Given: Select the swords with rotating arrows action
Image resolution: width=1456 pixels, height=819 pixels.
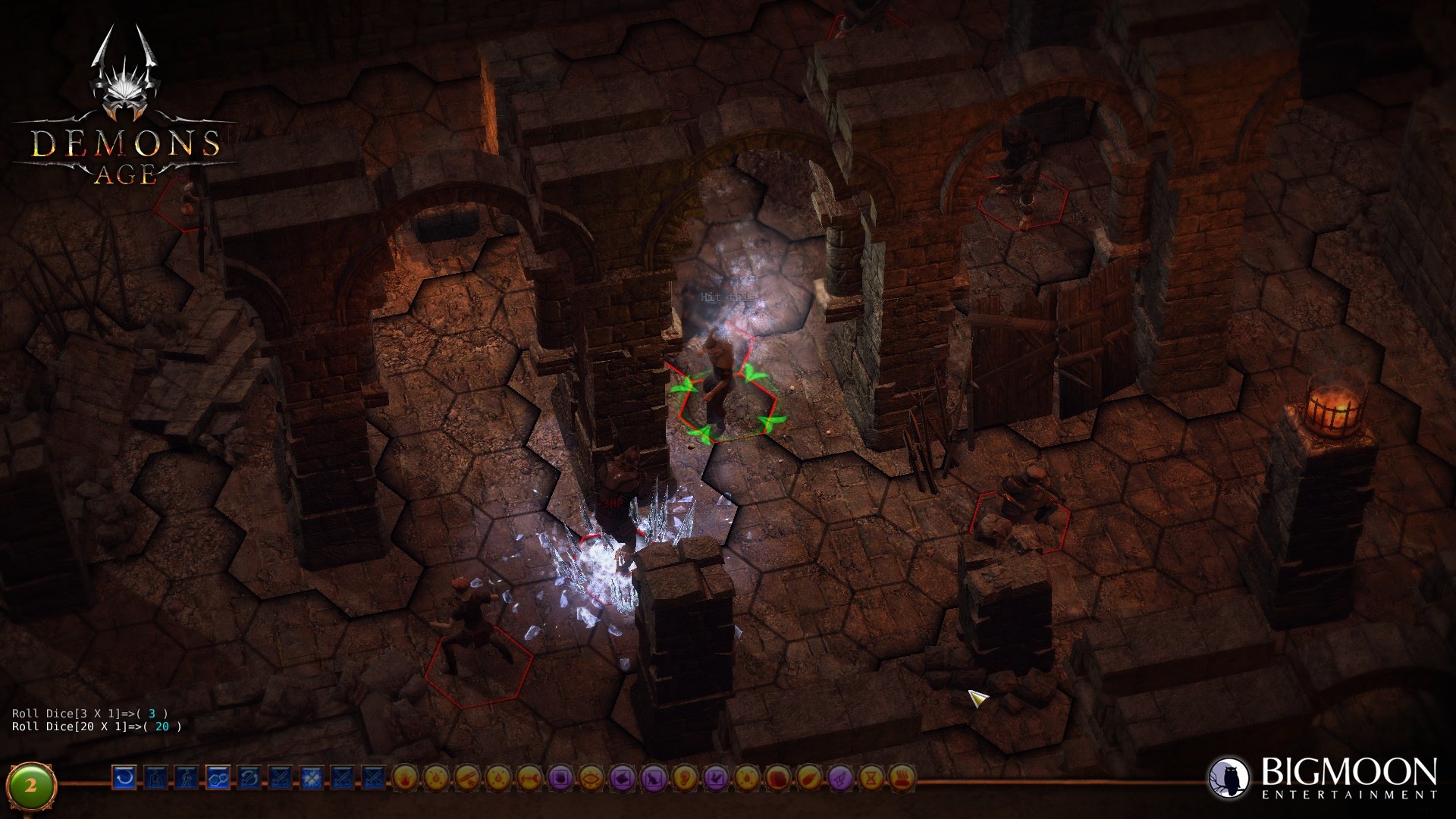Looking at the screenshot, I should [x=249, y=777].
